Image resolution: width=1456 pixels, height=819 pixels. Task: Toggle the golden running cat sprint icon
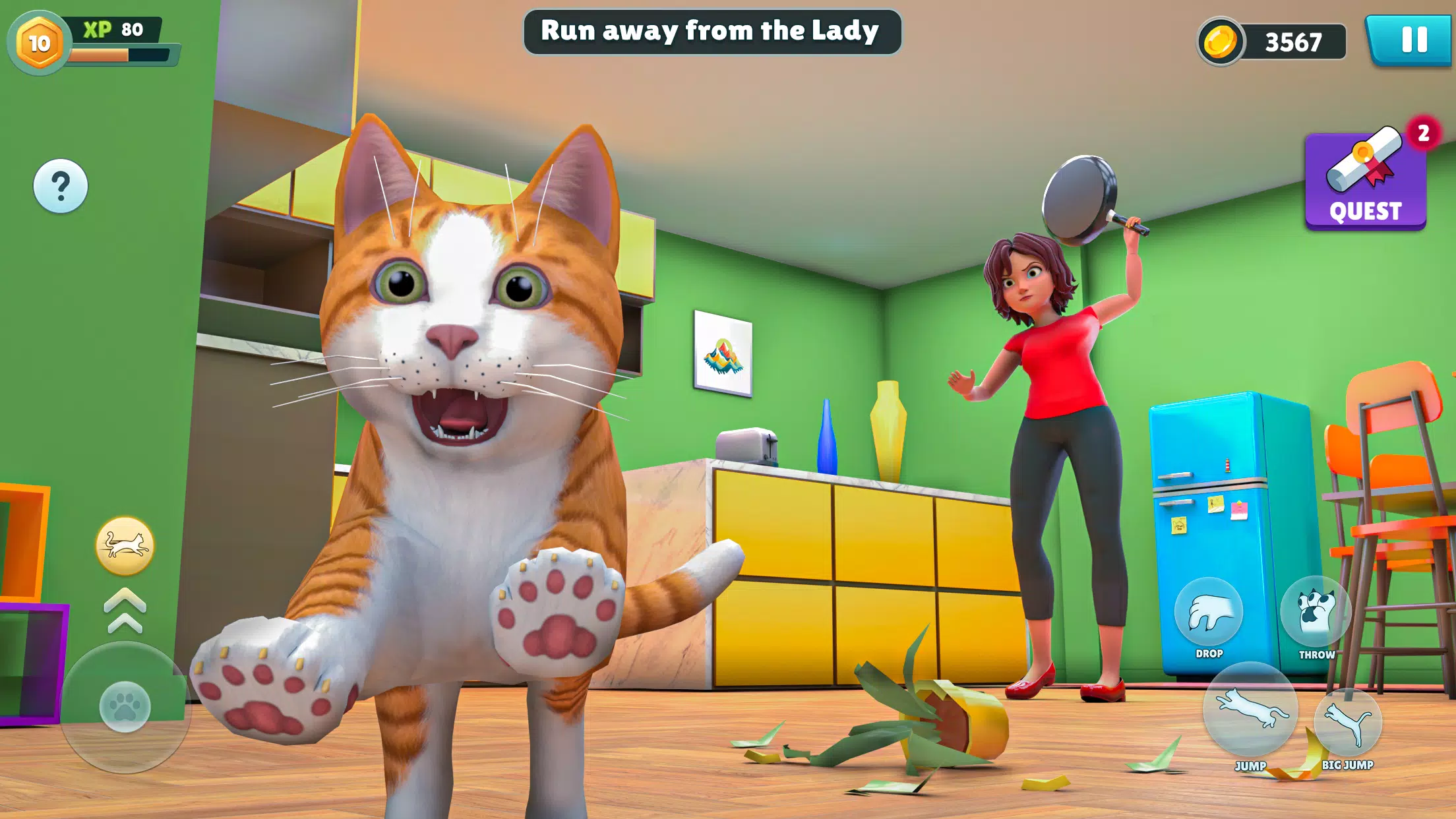(125, 546)
